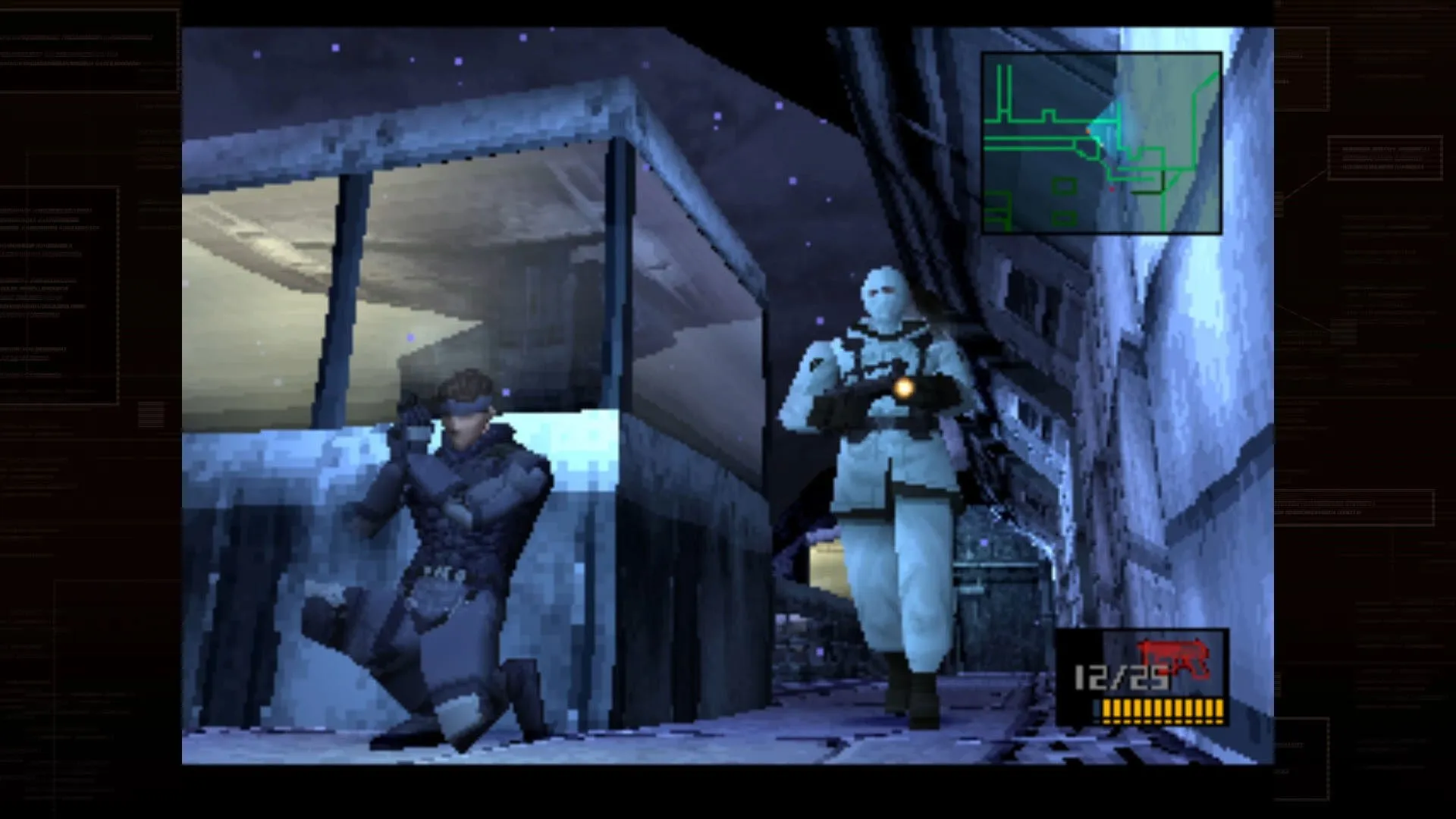The width and height of the screenshot is (1456, 819).
Task: Click the red enemy dot on the minimap
Action: (x=1112, y=189)
